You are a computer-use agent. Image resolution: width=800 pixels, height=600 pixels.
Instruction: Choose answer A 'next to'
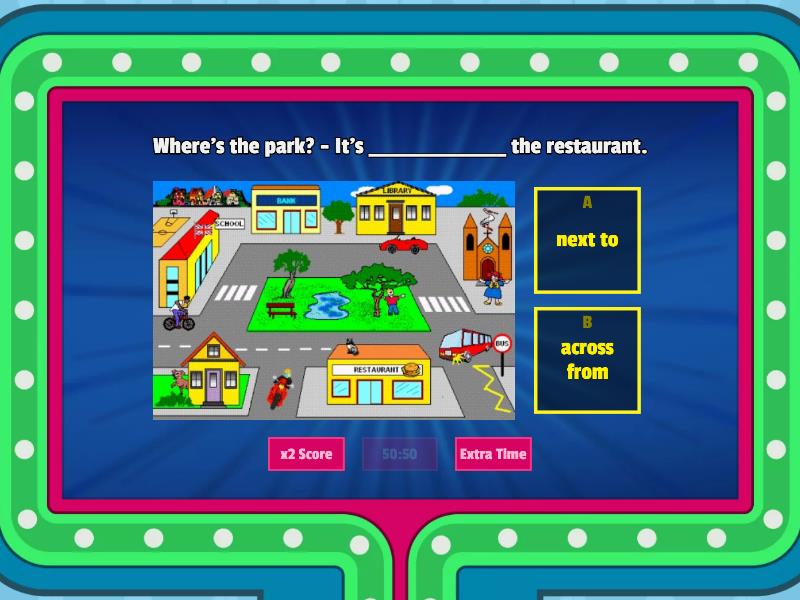(x=587, y=240)
